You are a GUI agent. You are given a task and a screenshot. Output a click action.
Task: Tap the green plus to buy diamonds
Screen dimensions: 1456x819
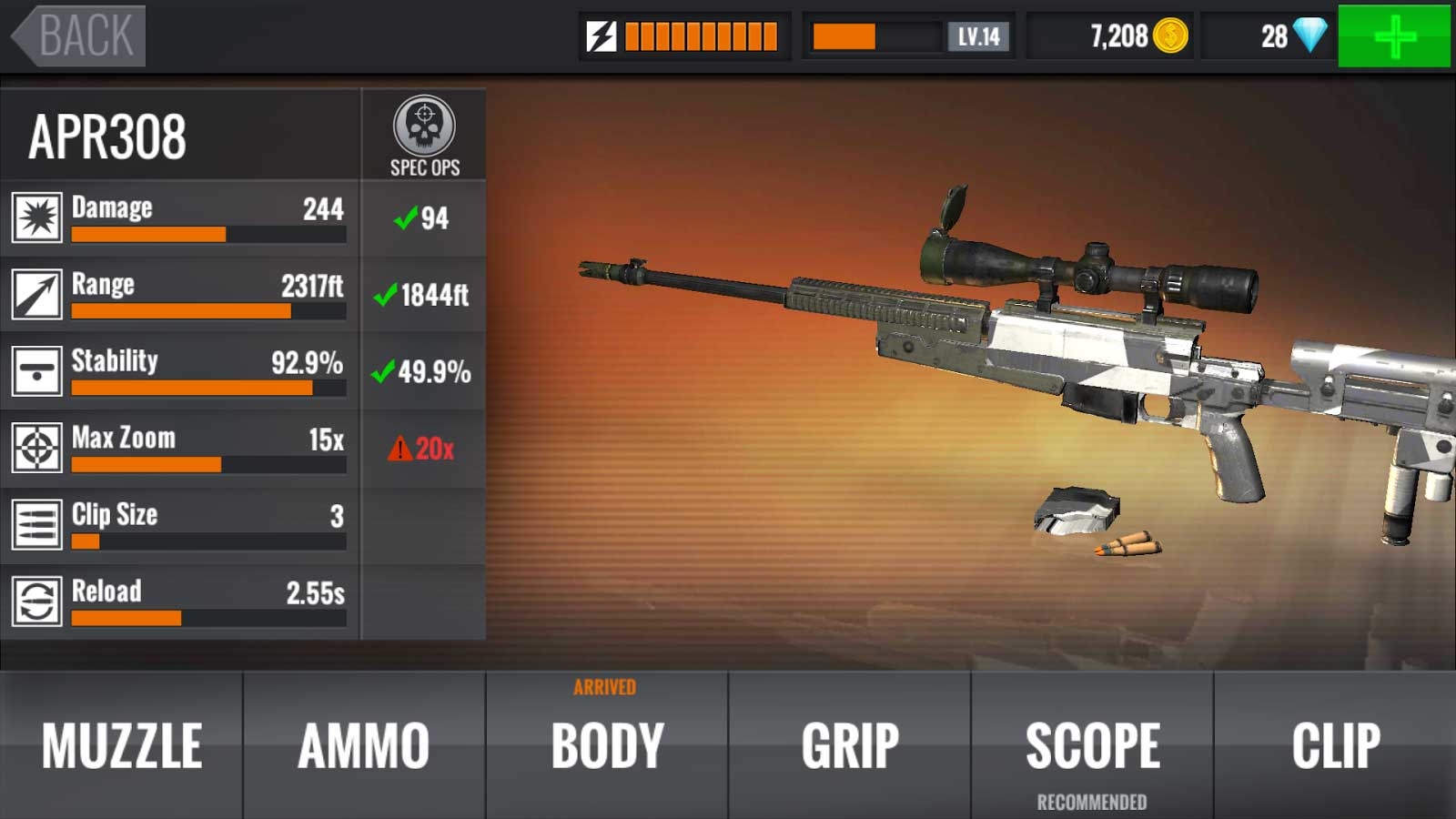[1395, 36]
